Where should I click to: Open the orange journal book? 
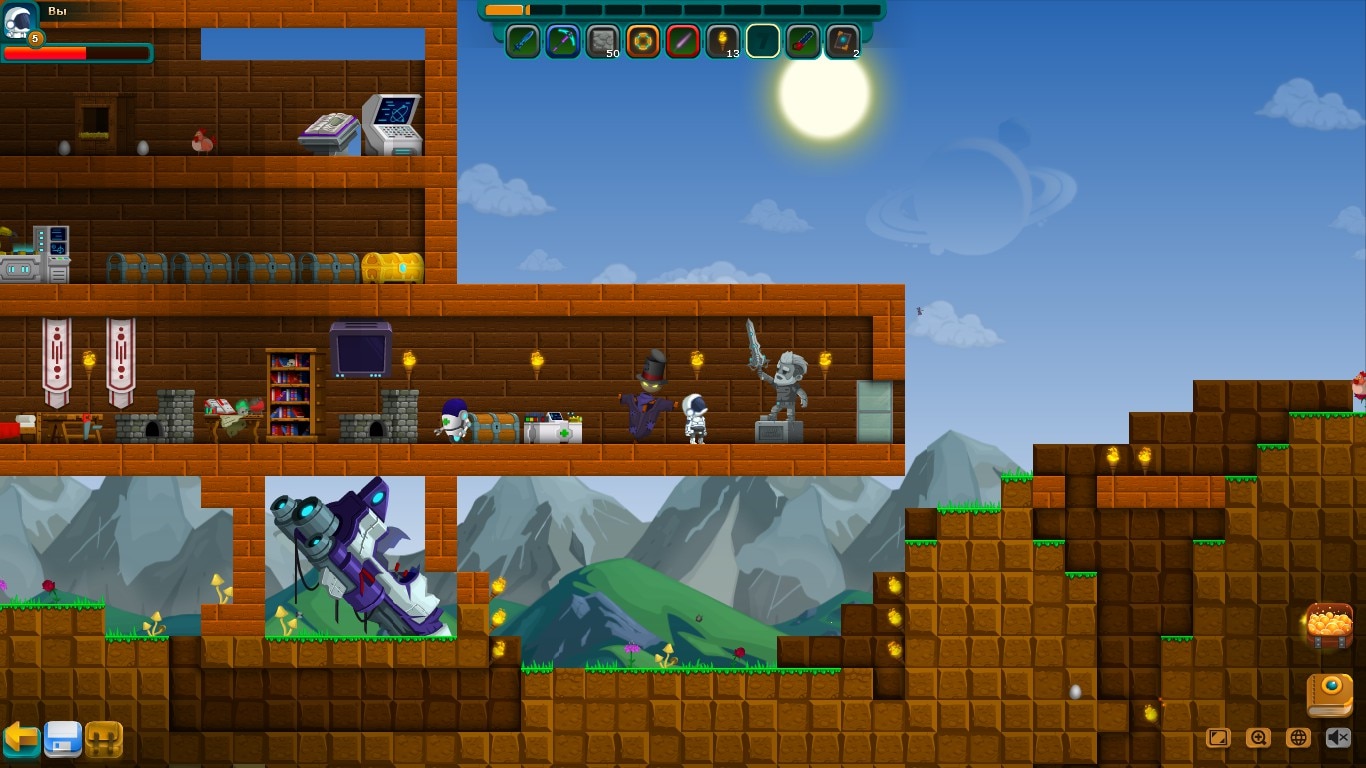tap(1329, 695)
